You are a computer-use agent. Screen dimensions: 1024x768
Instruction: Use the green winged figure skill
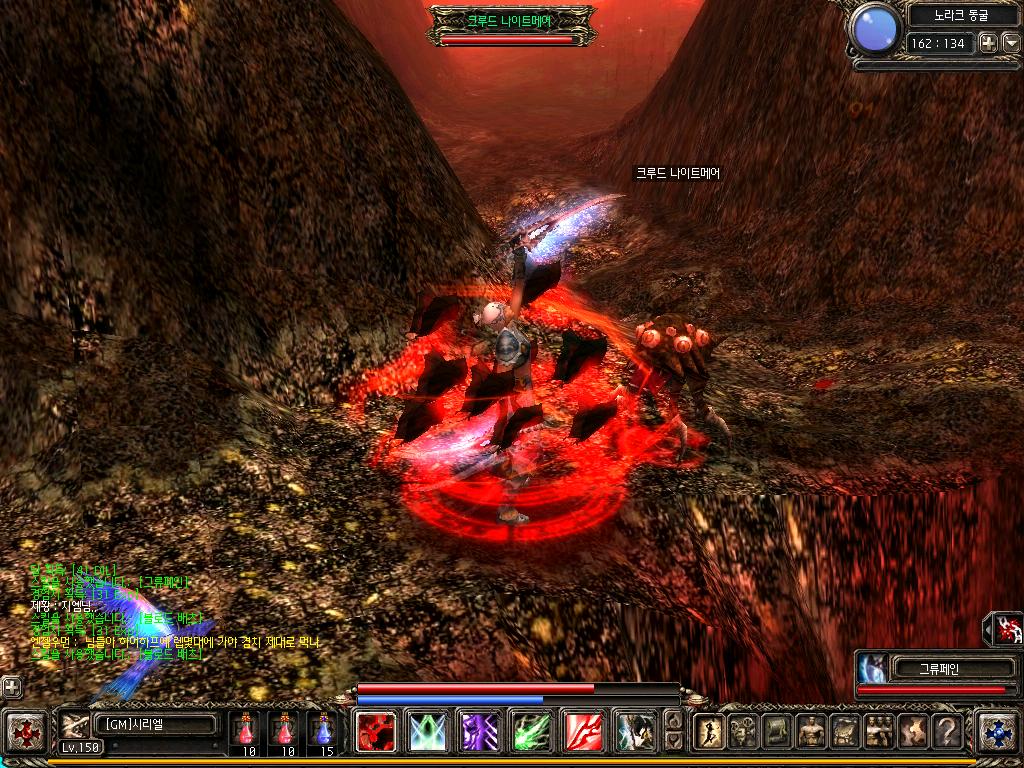click(x=429, y=731)
